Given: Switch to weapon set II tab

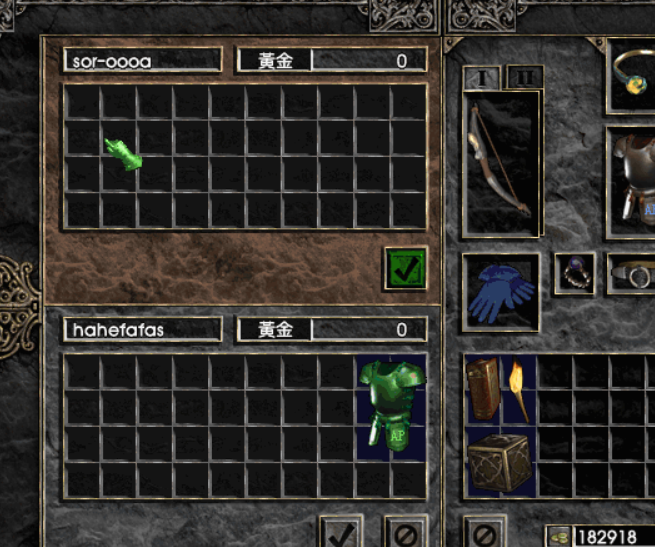Looking at the screenshot, I should pos(523,77).
